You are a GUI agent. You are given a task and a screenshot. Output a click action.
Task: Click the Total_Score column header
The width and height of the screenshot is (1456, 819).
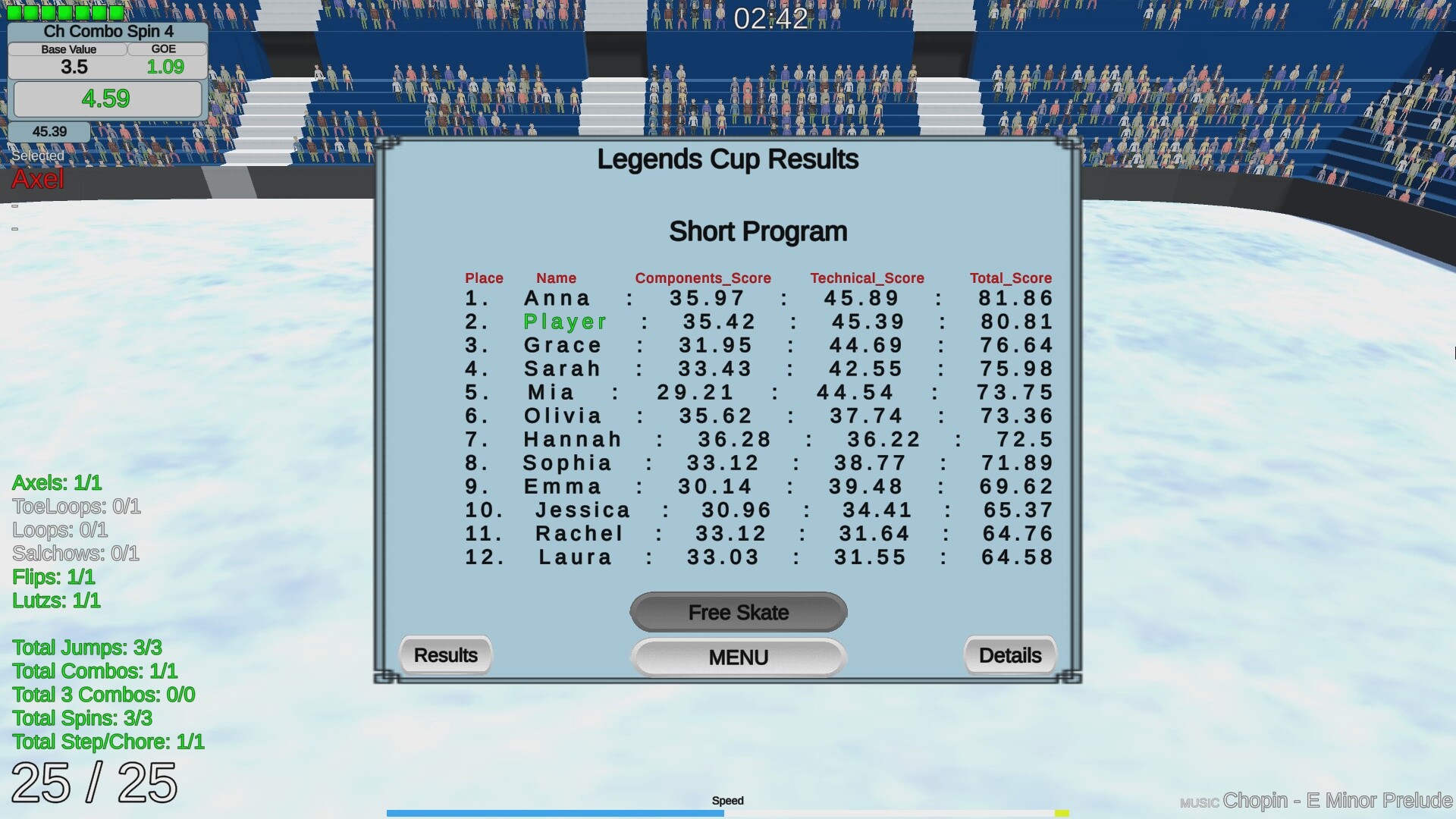click(1009, 278)
